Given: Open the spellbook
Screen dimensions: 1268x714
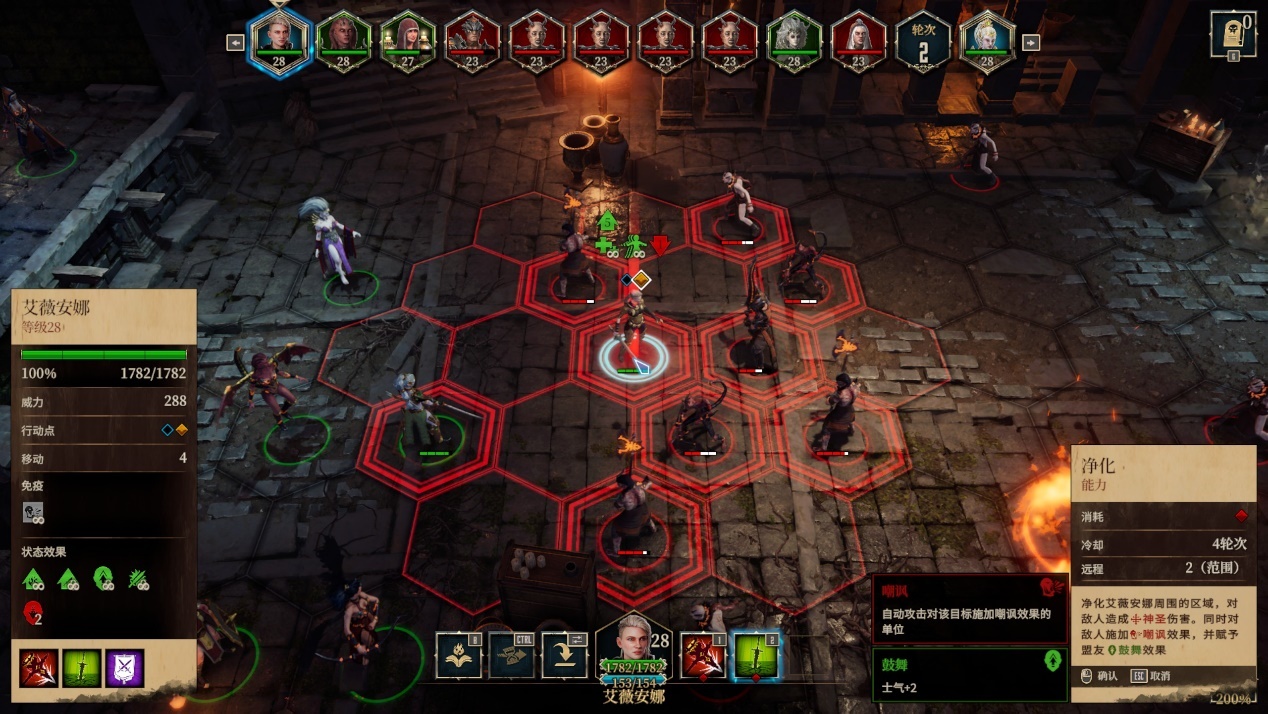Looking at the screenshot, I should click(x=459, y=655).
